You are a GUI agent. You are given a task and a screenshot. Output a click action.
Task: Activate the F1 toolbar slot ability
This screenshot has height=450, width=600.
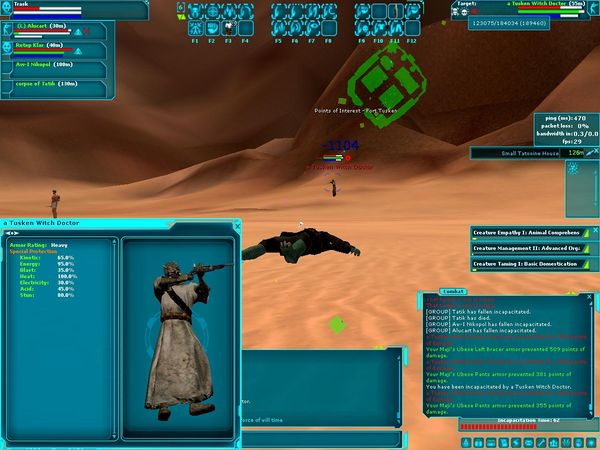tap(195, 14)
